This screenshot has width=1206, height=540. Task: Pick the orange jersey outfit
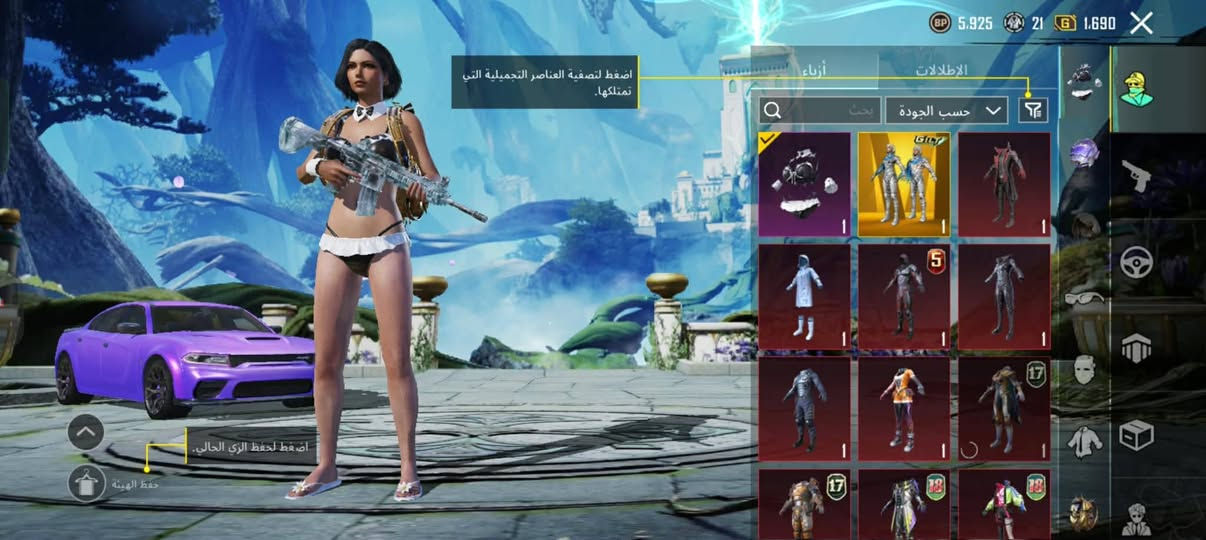(904, 408)
